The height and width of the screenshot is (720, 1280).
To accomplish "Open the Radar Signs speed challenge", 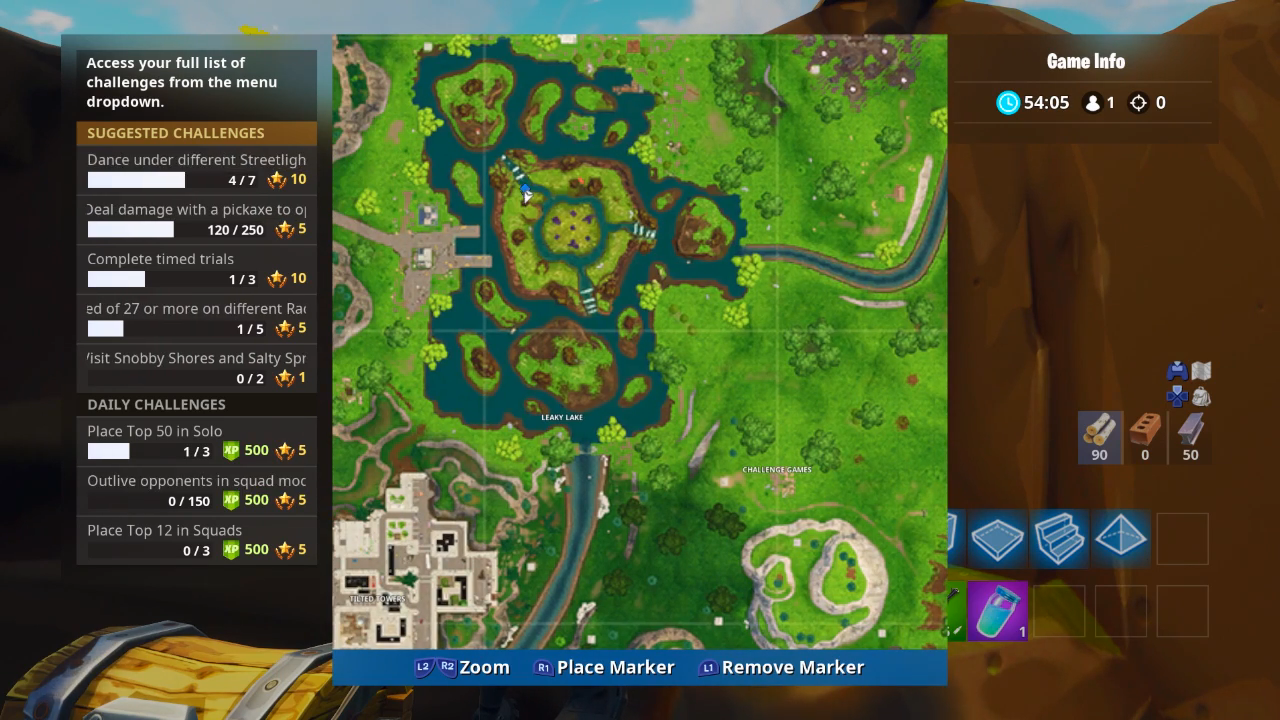I will [196, 318].
